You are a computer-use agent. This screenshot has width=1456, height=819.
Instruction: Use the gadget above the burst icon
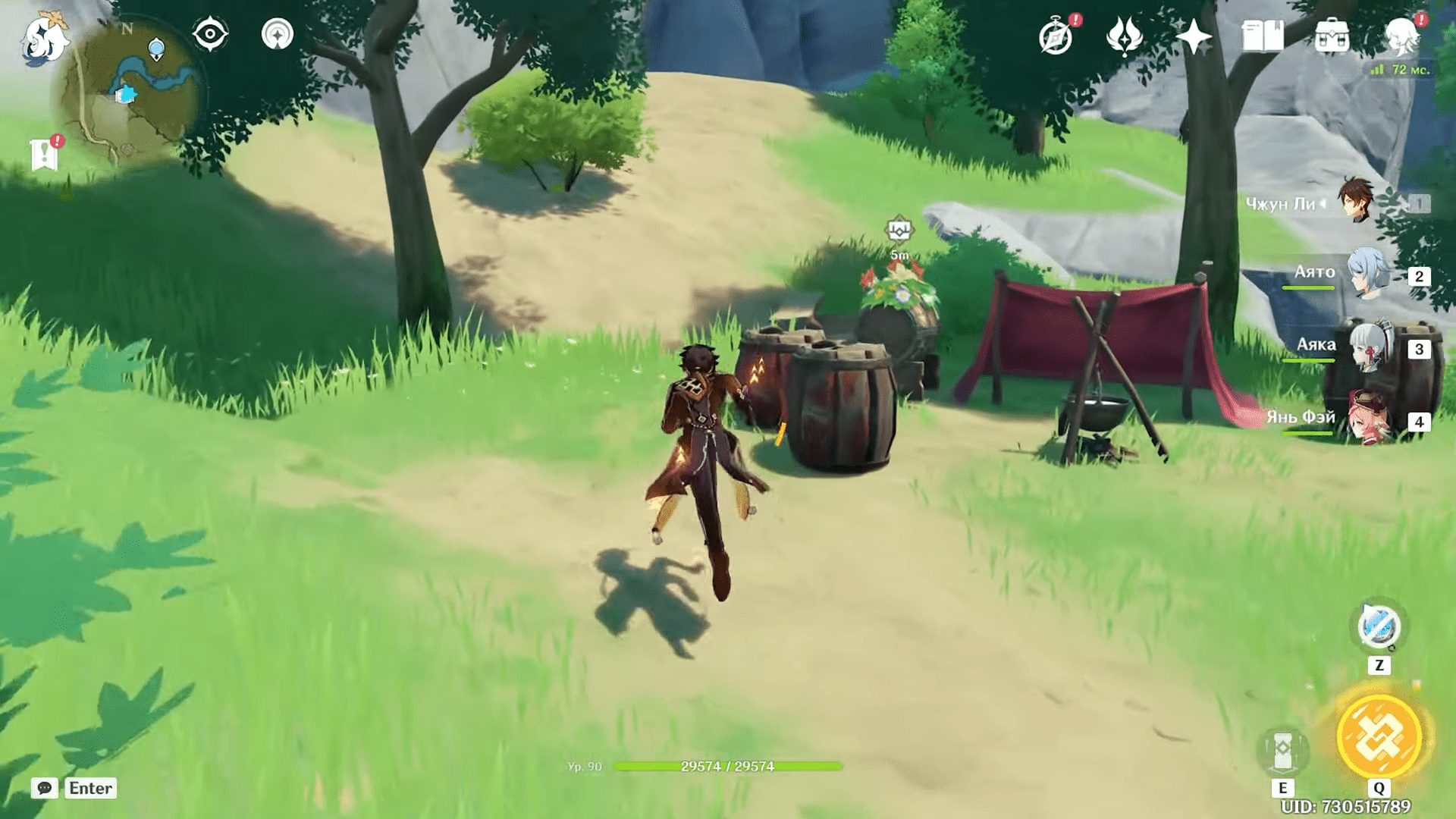click(x=1379, y=628)
